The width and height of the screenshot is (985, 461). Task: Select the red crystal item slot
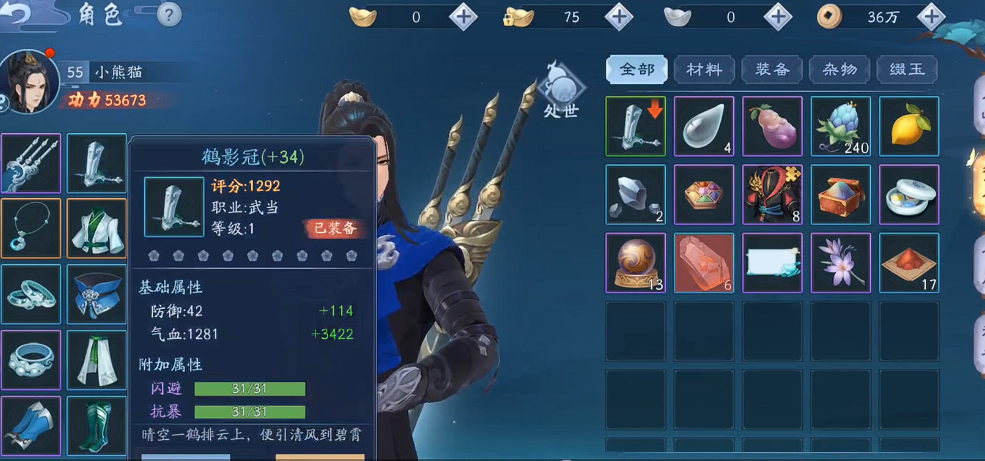704,262
